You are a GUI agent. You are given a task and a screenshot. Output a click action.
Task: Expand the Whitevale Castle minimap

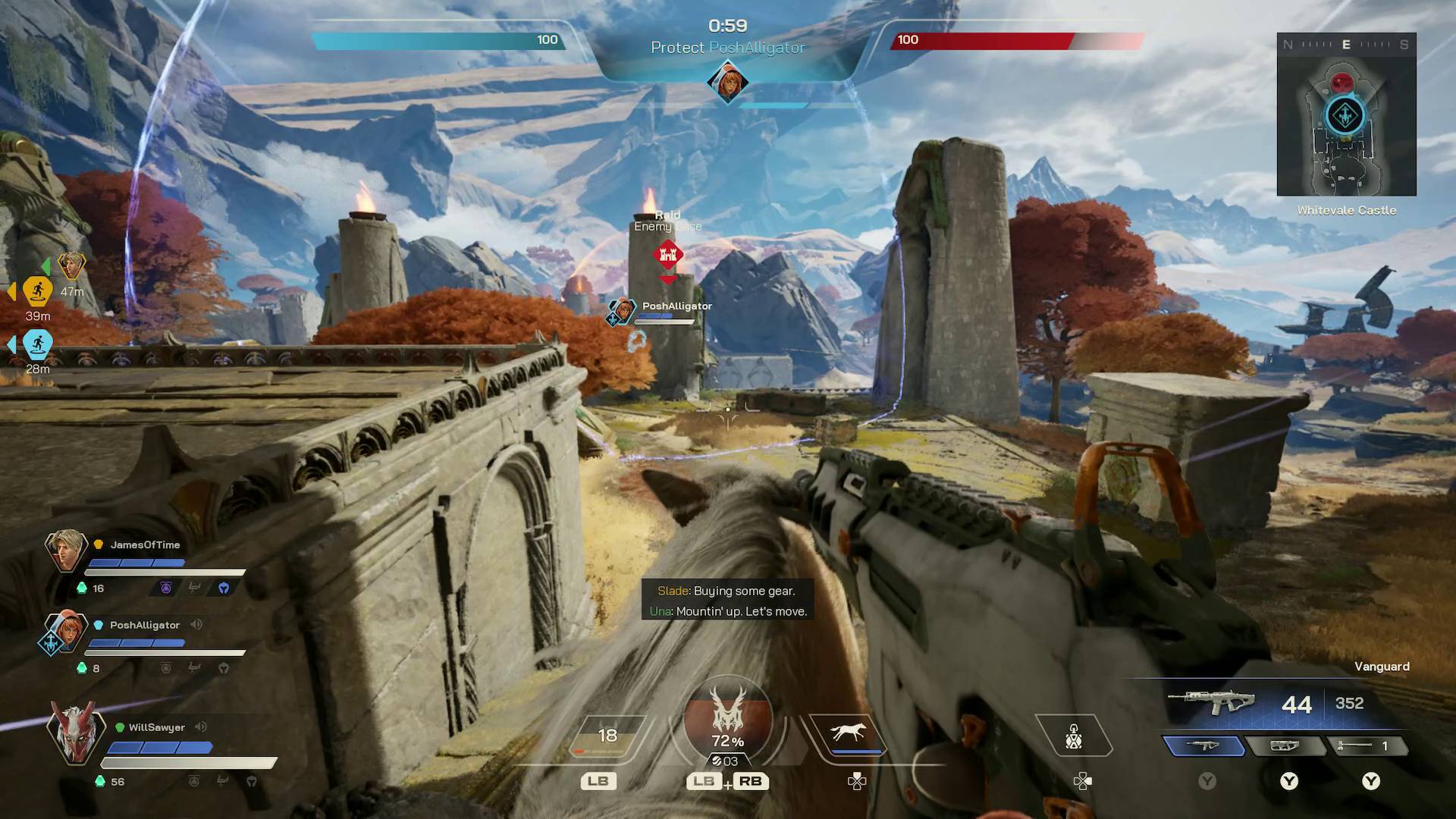(x=1346, y=114)
